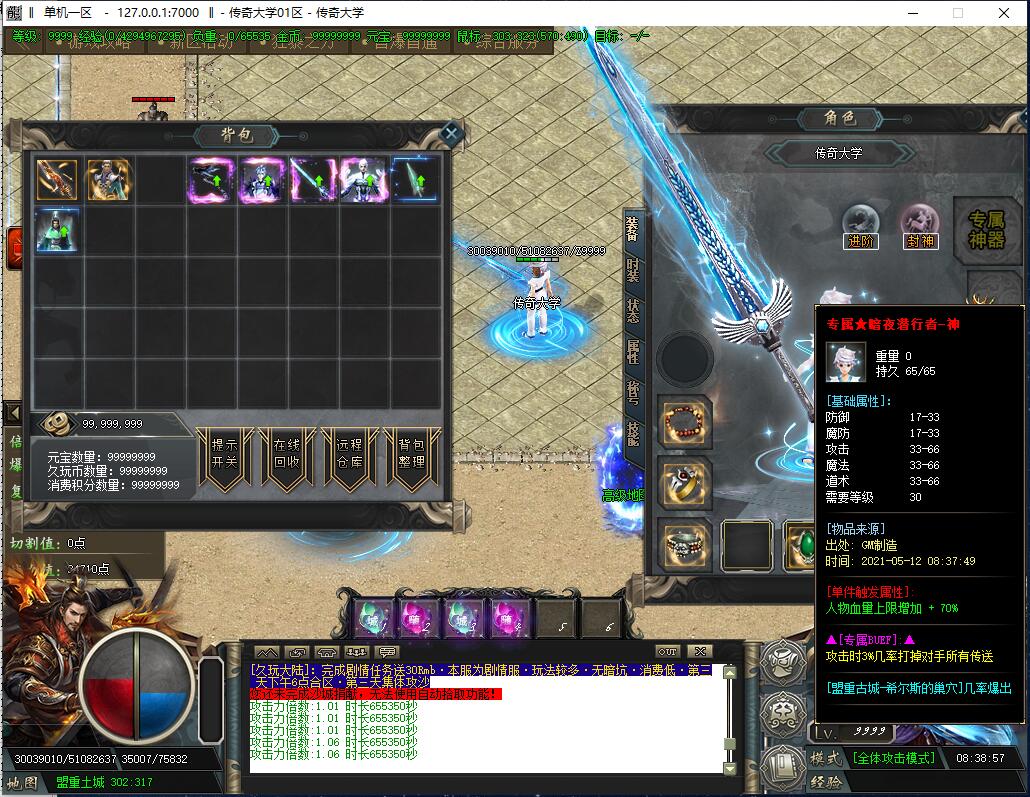This screenshot has height=797, width=1030.
Task: Switch to the 状态 status tab
Action: (632, 309)
